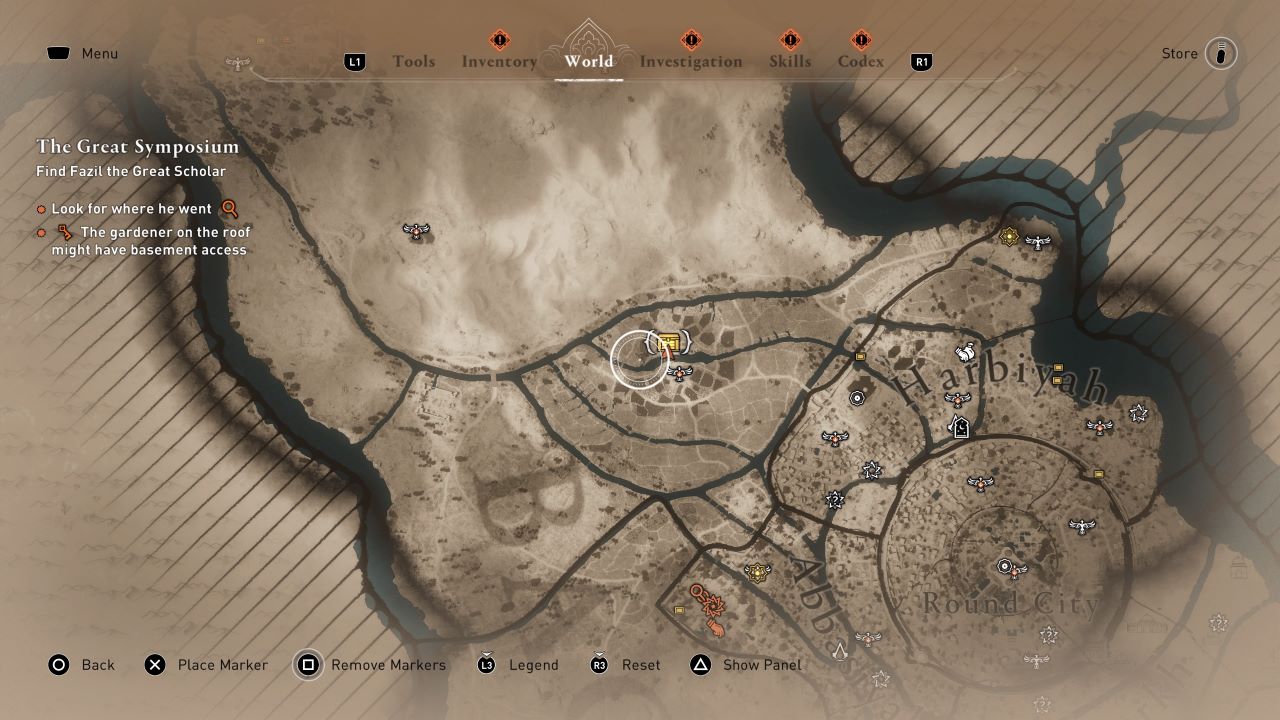This screenshot has height=720, width=1280.
Task: Click the white merchant bundle icon in Harbiyah
Action: coord(964,351)
